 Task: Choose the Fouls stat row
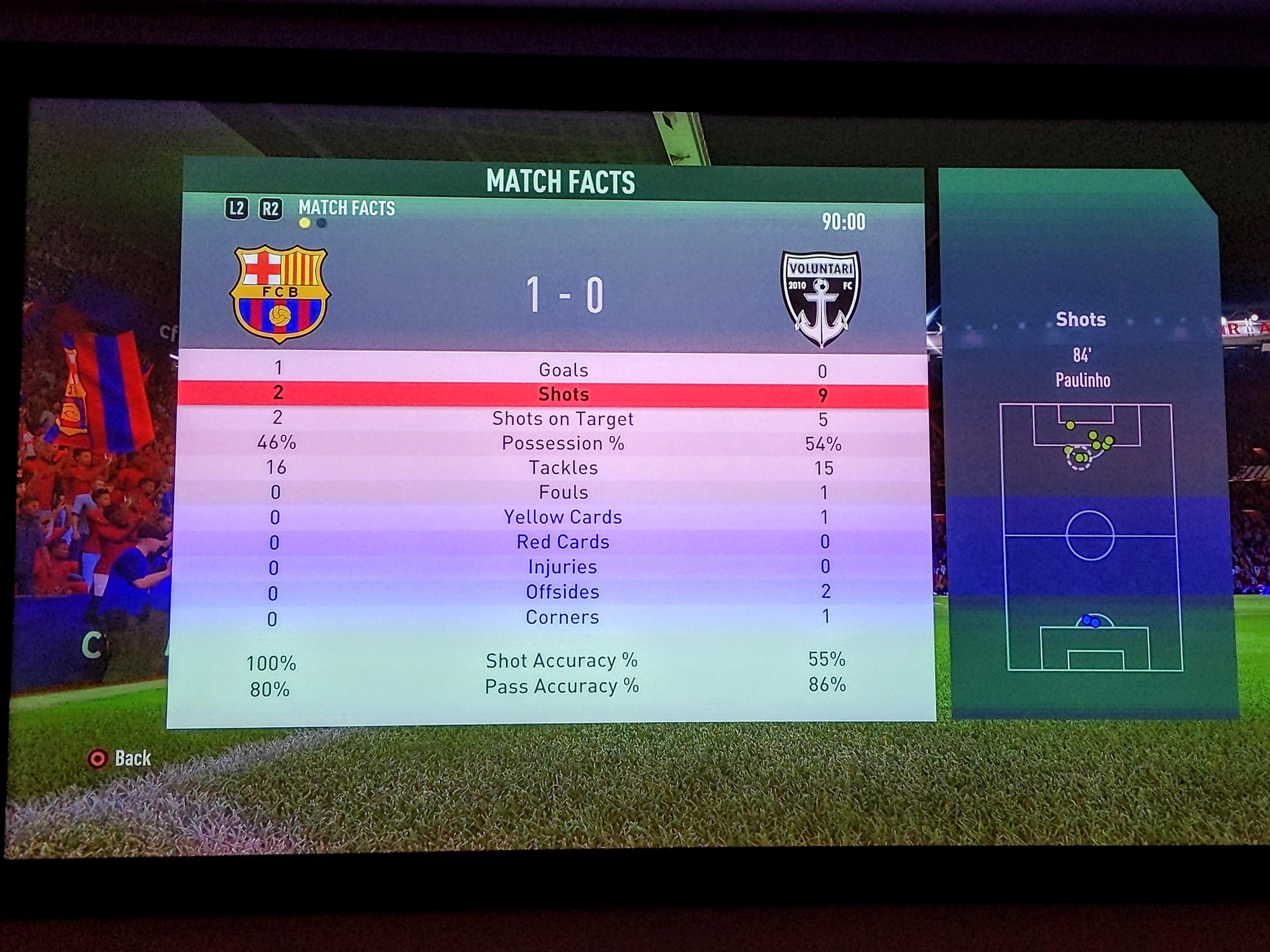click(x=562, y=492)
